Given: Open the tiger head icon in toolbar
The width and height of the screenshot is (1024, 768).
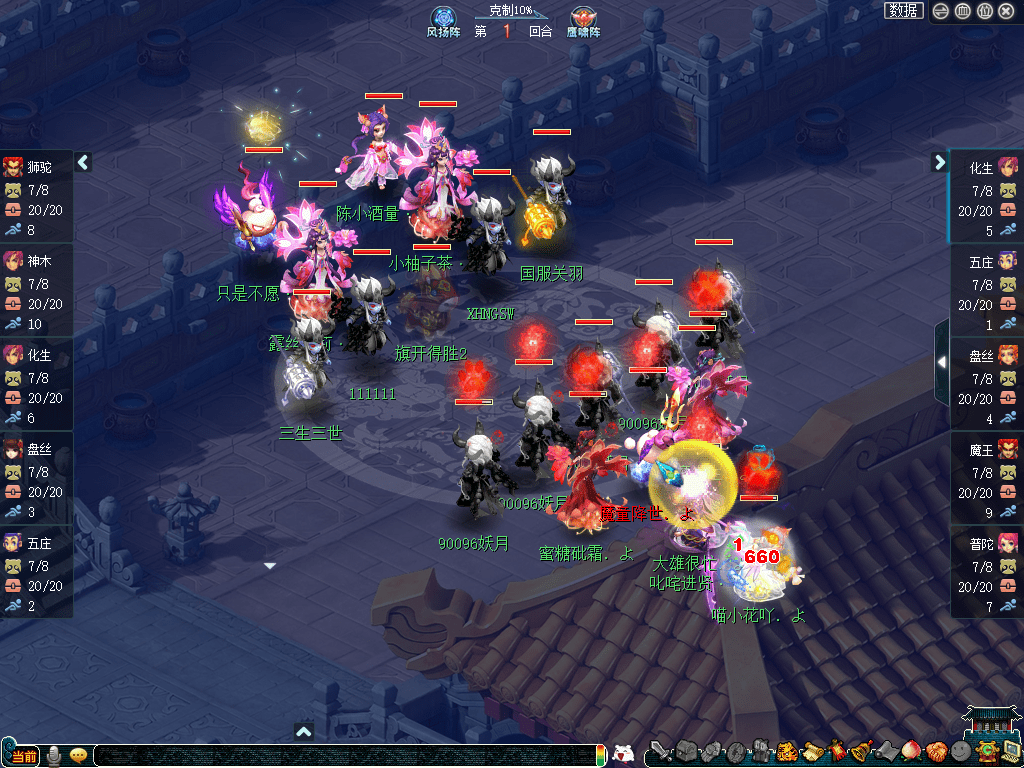Looking at the screenshot, I should coord(785,751).
